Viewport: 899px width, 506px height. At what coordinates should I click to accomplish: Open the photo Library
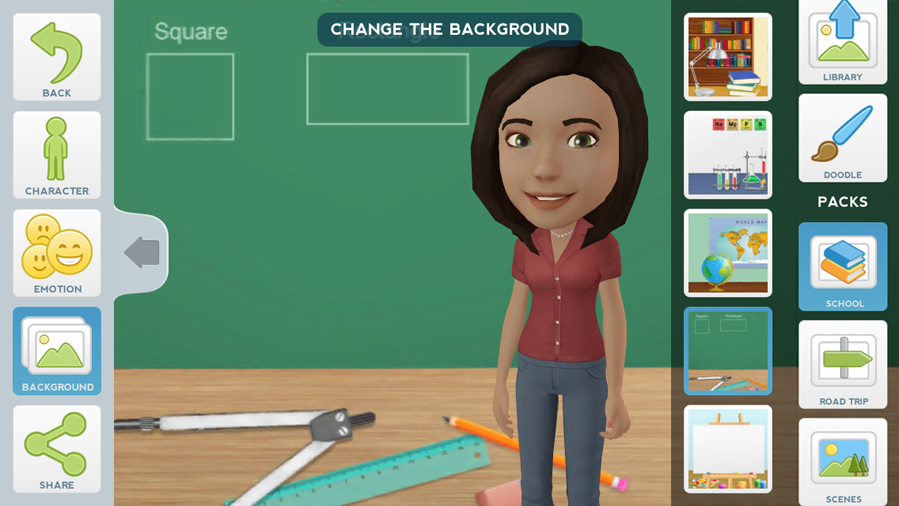point(842,42)
